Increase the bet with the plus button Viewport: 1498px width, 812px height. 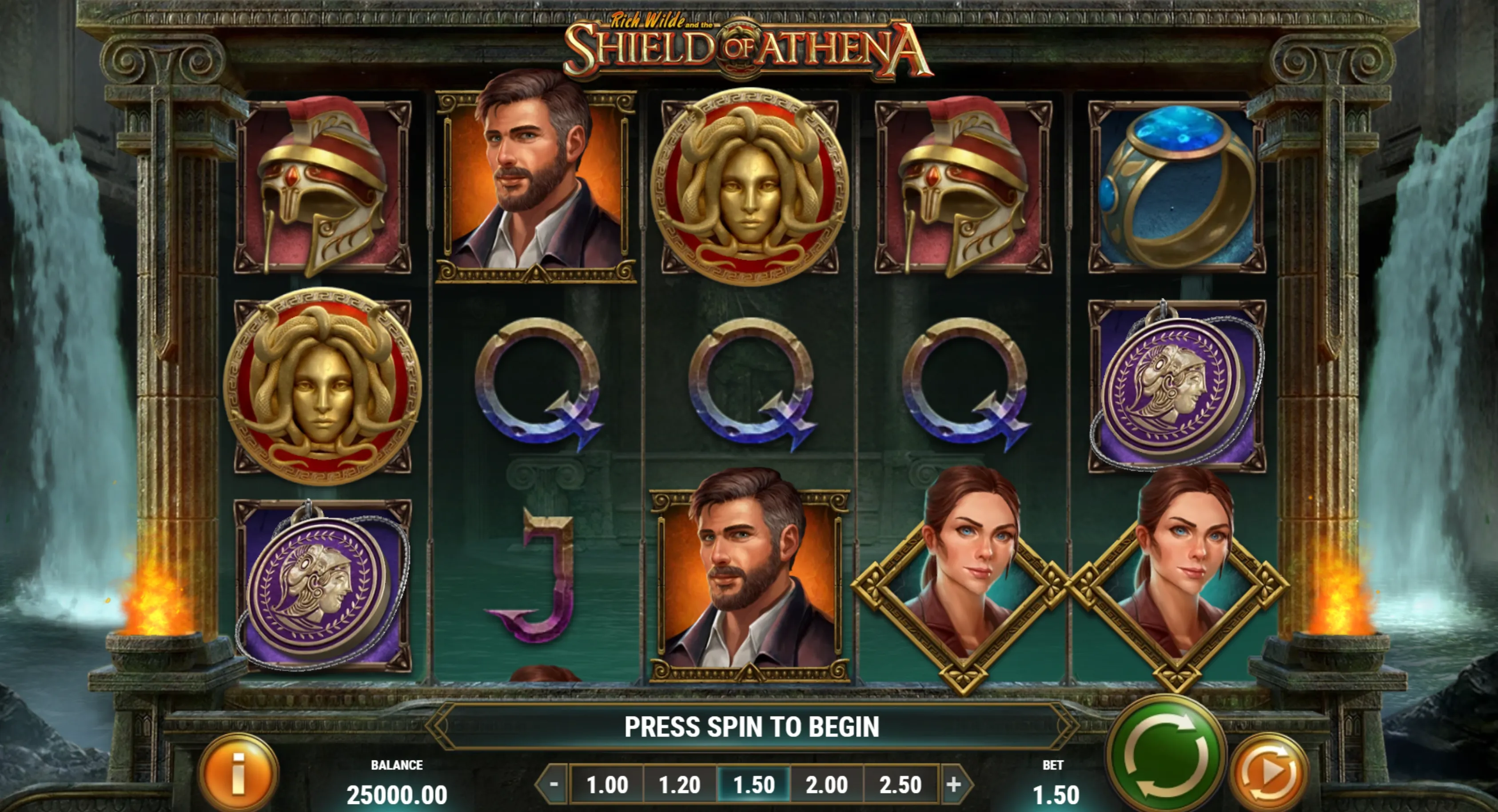pyautogui.click(x=954, y=784)
